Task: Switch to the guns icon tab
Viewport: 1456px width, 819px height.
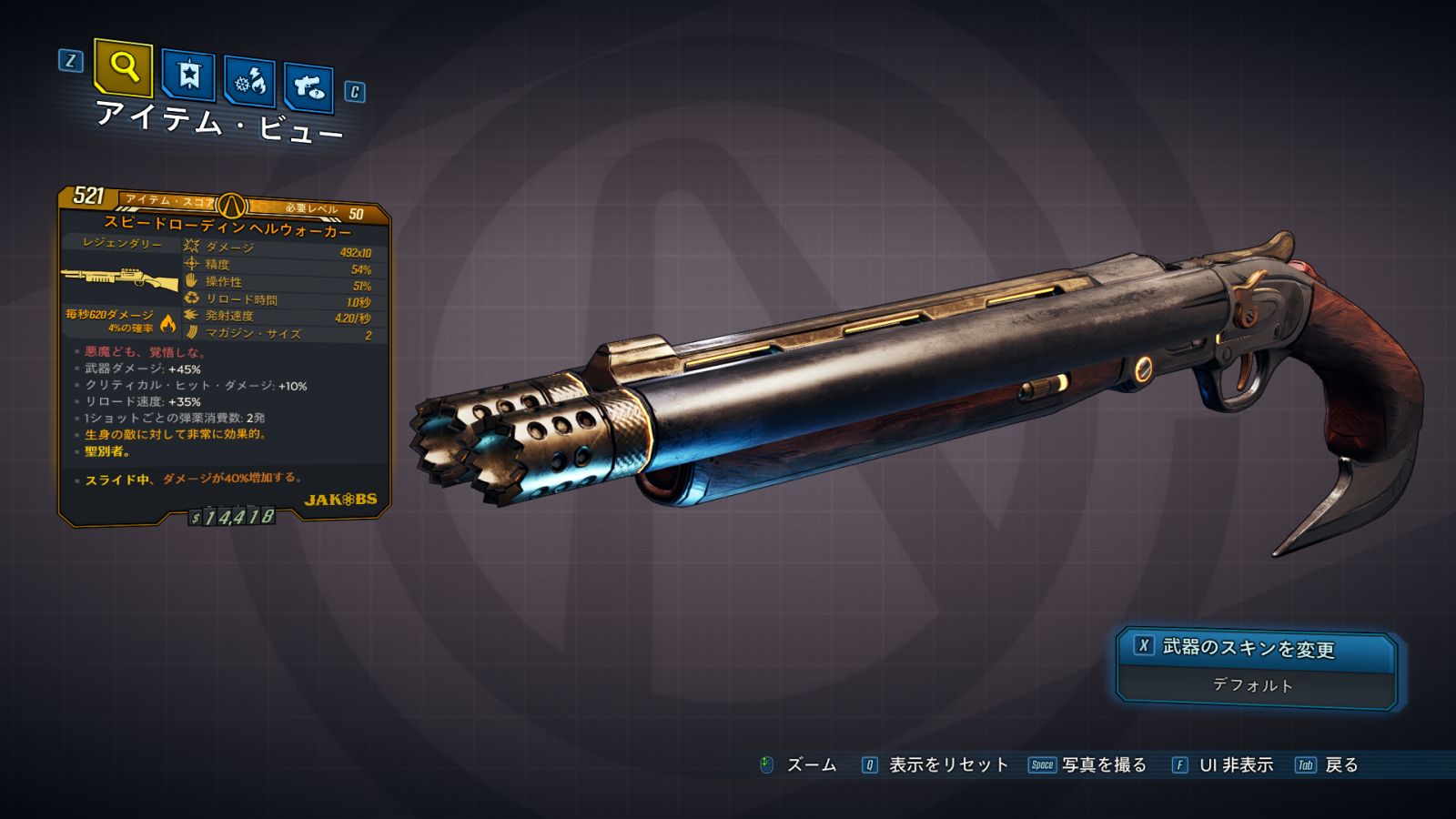Action: (308, 87)
